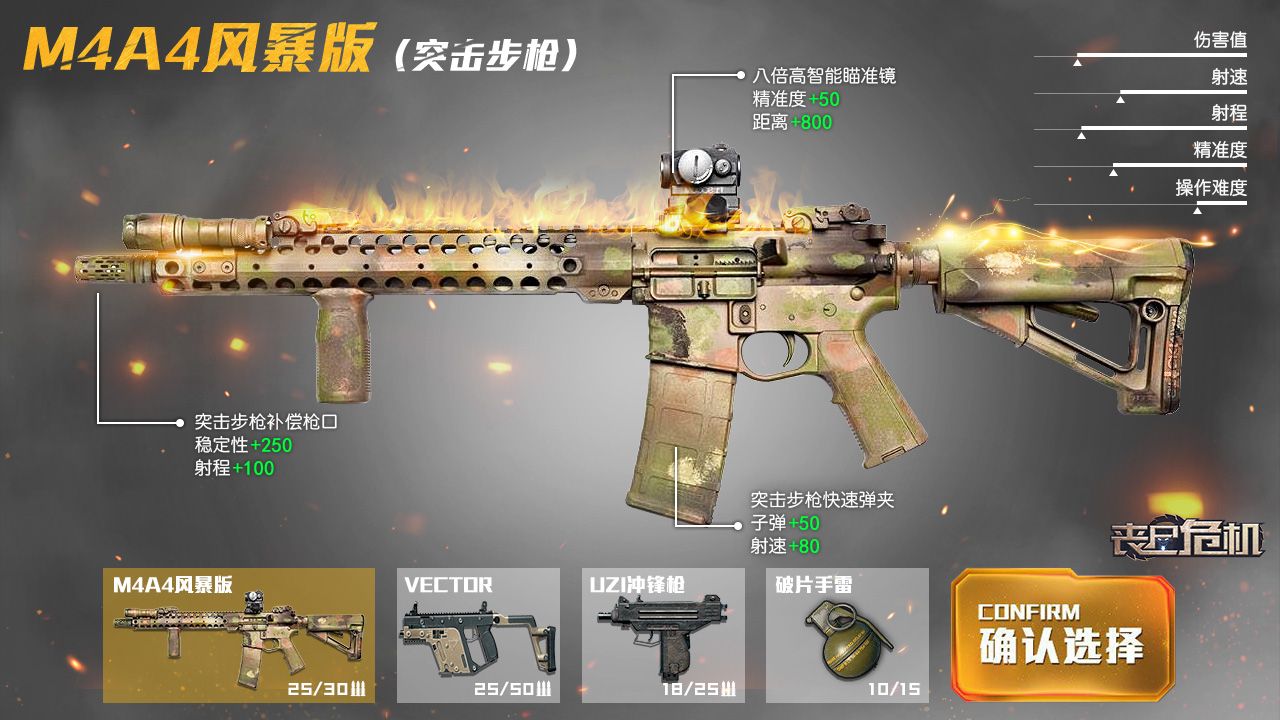
Task: Click the 射速 fire rate slider marker
Action: click(x=1120, y=99)
